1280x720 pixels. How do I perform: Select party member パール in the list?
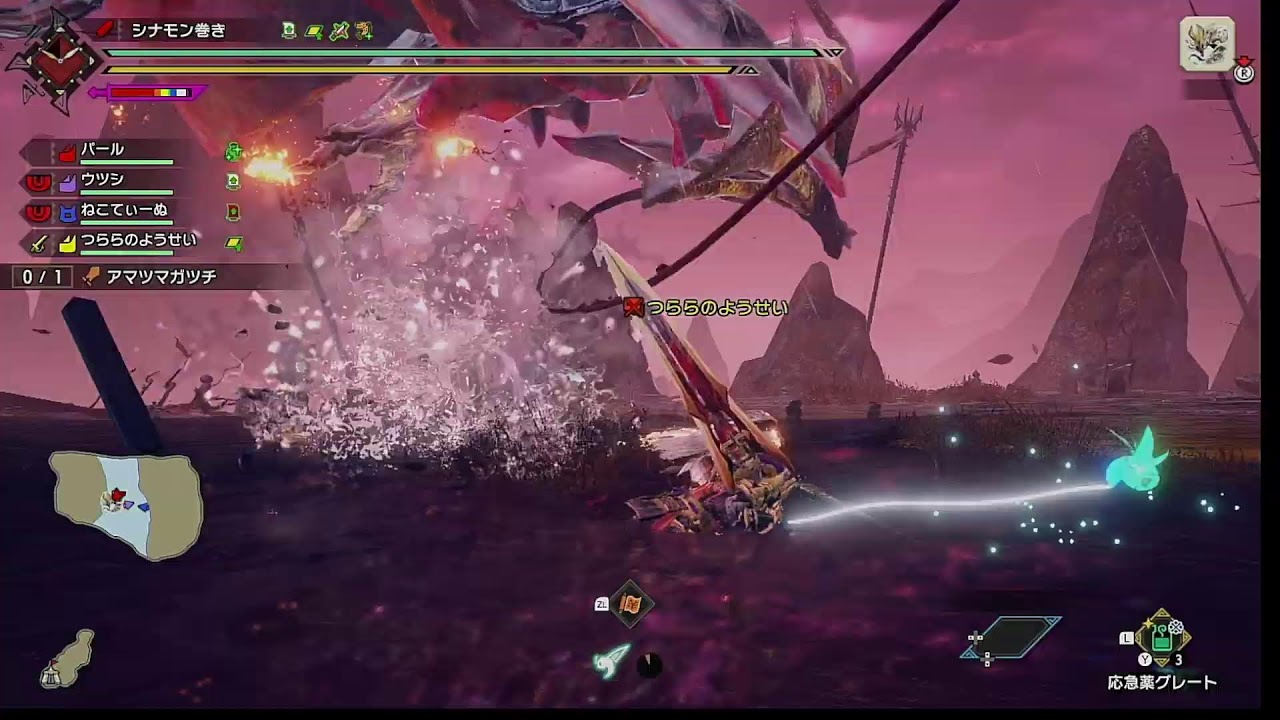[103, 151]
